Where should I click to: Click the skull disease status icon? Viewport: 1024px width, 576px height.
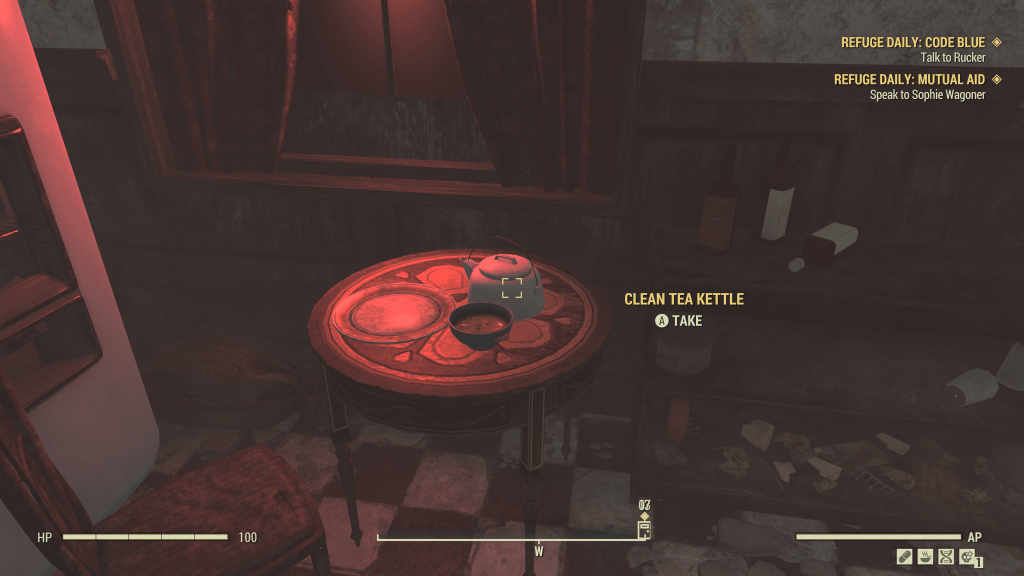(x=966, y=557)
